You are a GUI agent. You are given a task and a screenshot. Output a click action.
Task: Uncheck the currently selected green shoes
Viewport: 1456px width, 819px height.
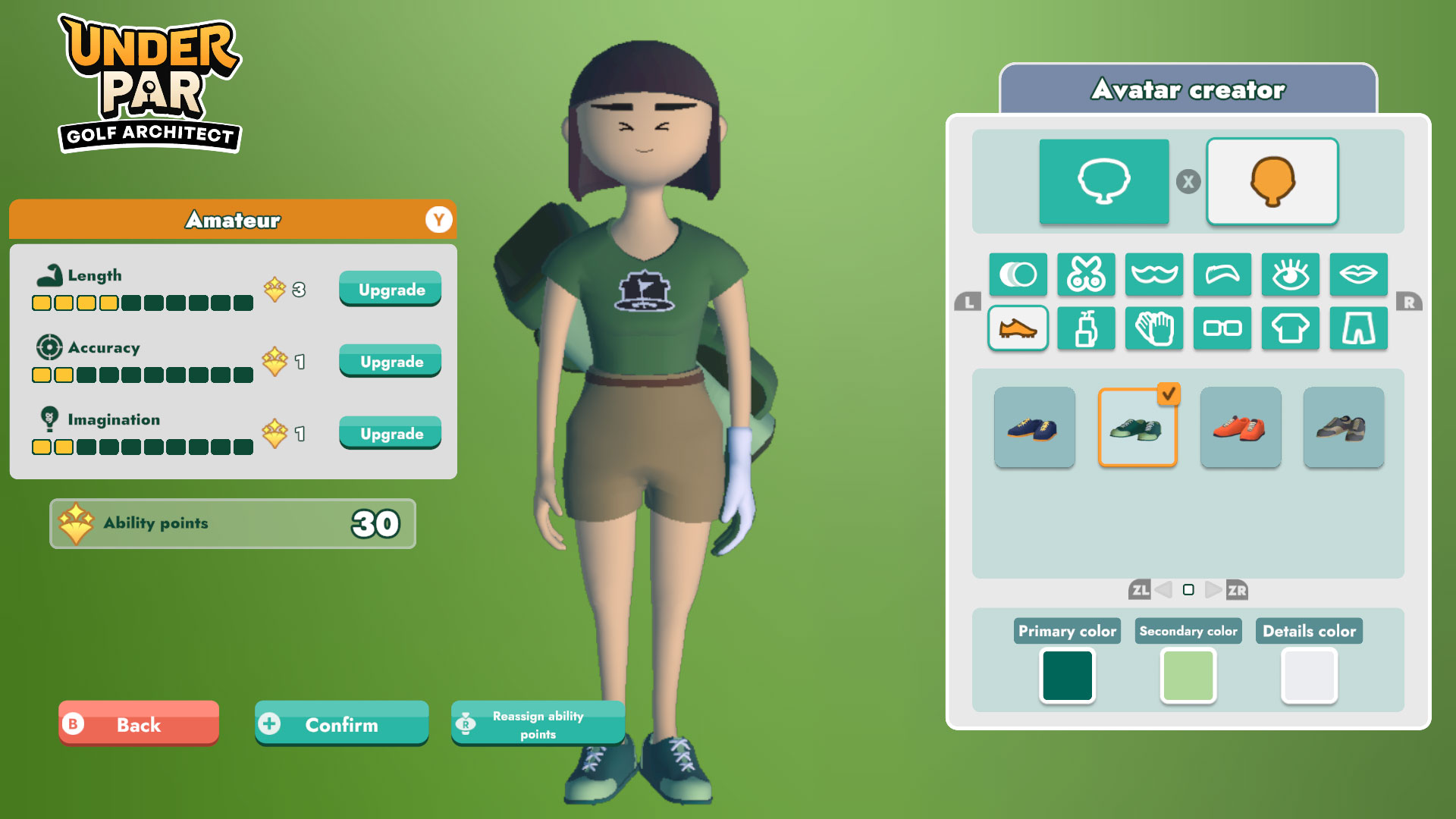click(x=1137, y=428)
